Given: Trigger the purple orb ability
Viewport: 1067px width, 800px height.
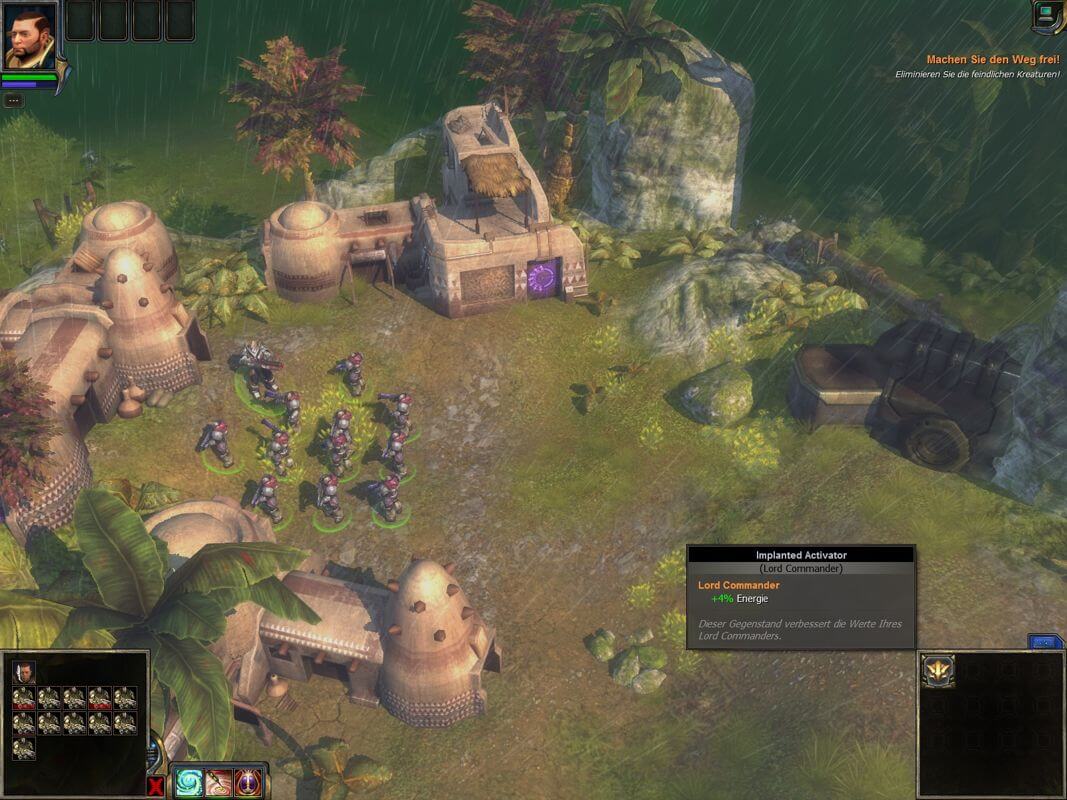Looking at the screenshot, I should [x=249, y=782].
